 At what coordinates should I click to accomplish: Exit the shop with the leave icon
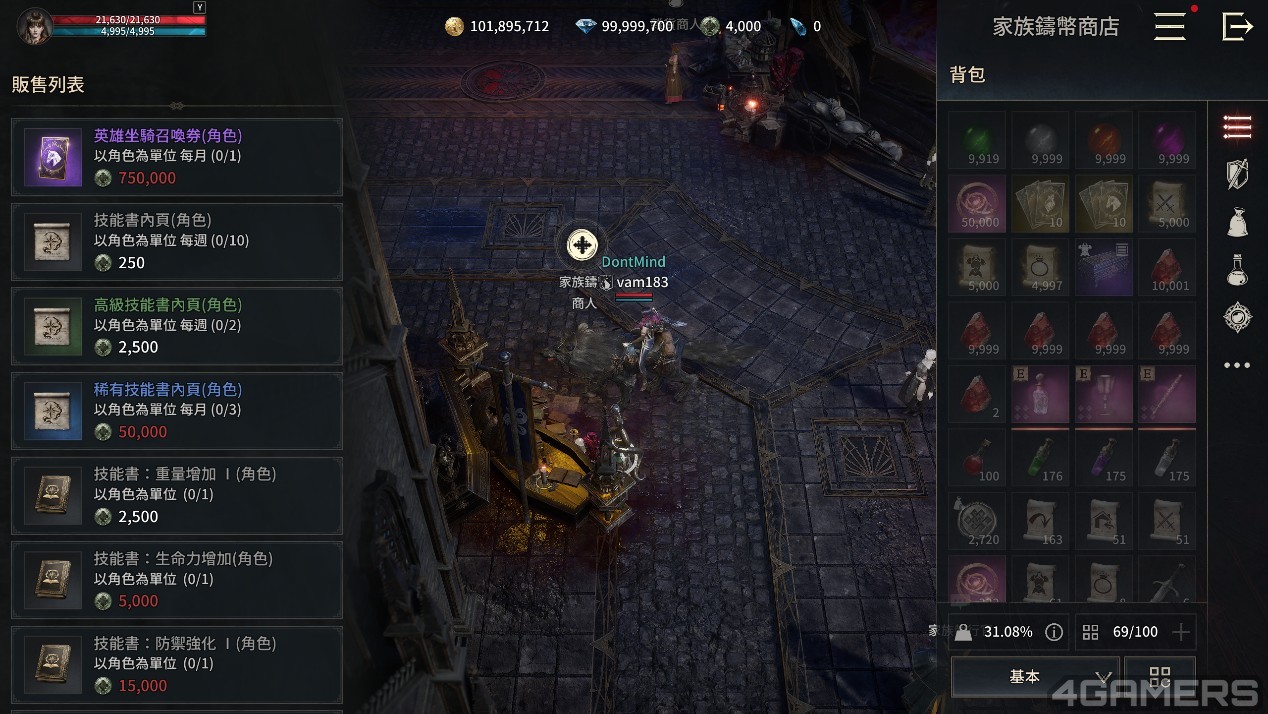[1237, 27]
